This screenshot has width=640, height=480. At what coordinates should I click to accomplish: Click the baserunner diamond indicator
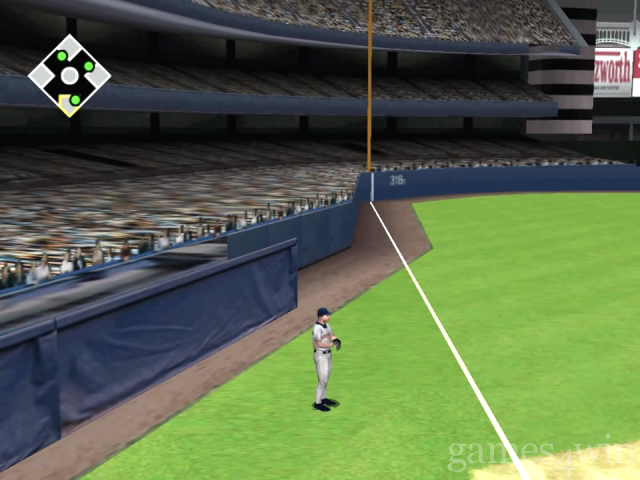coord(69,75)
